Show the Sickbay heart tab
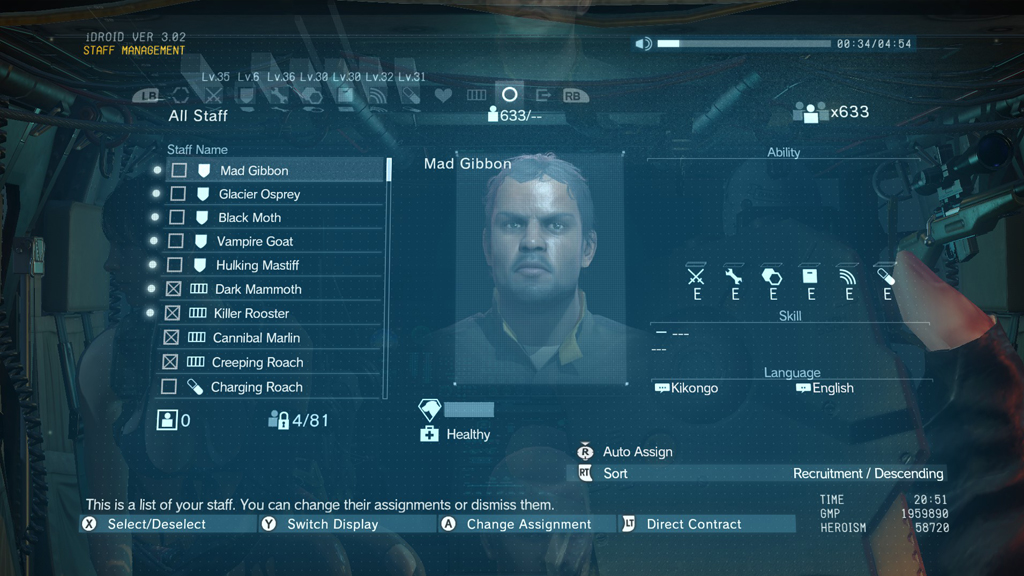1024x576 pixels. [x=443, y=96]
